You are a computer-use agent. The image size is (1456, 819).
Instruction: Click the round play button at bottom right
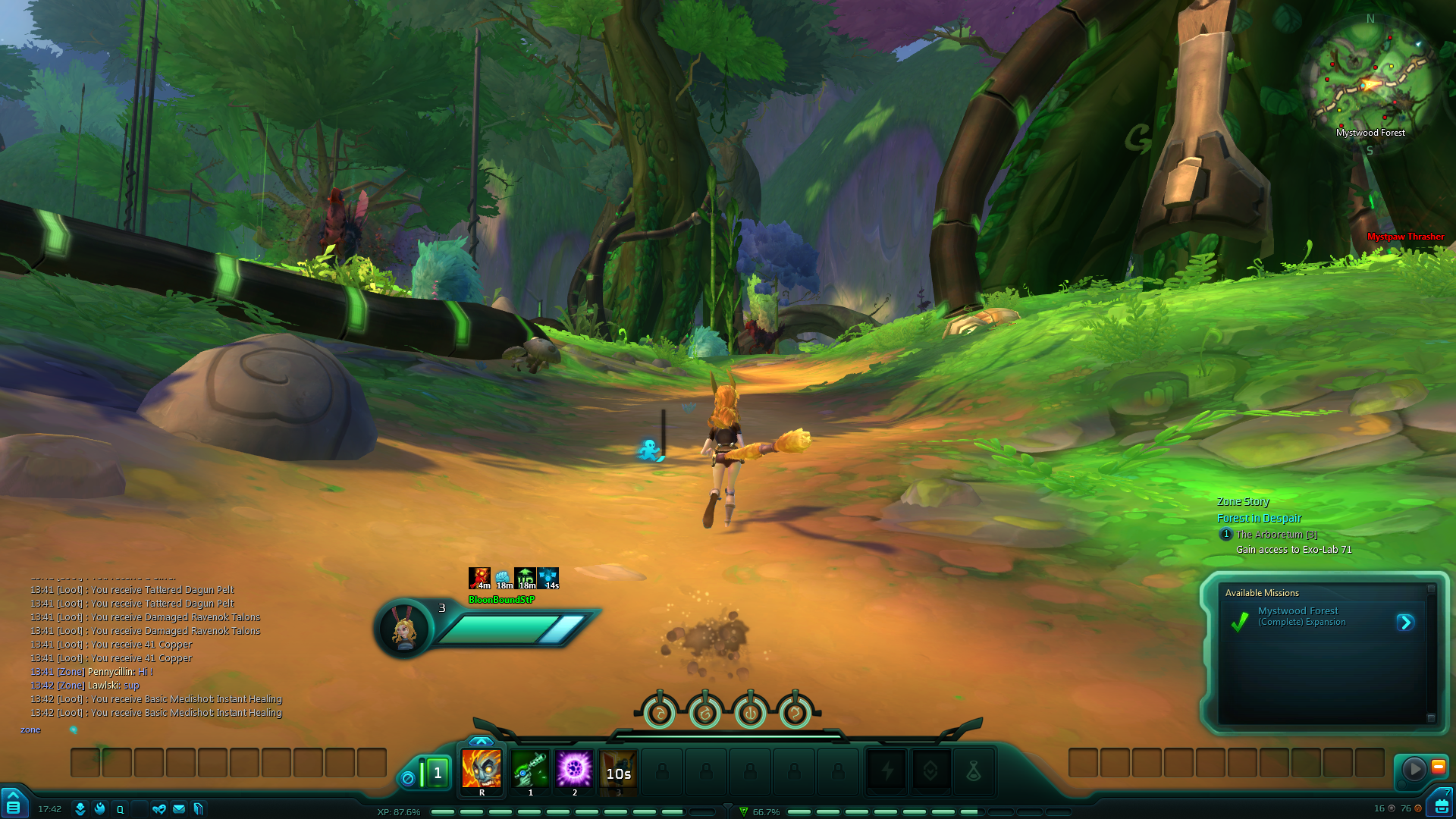point(1414,769)
